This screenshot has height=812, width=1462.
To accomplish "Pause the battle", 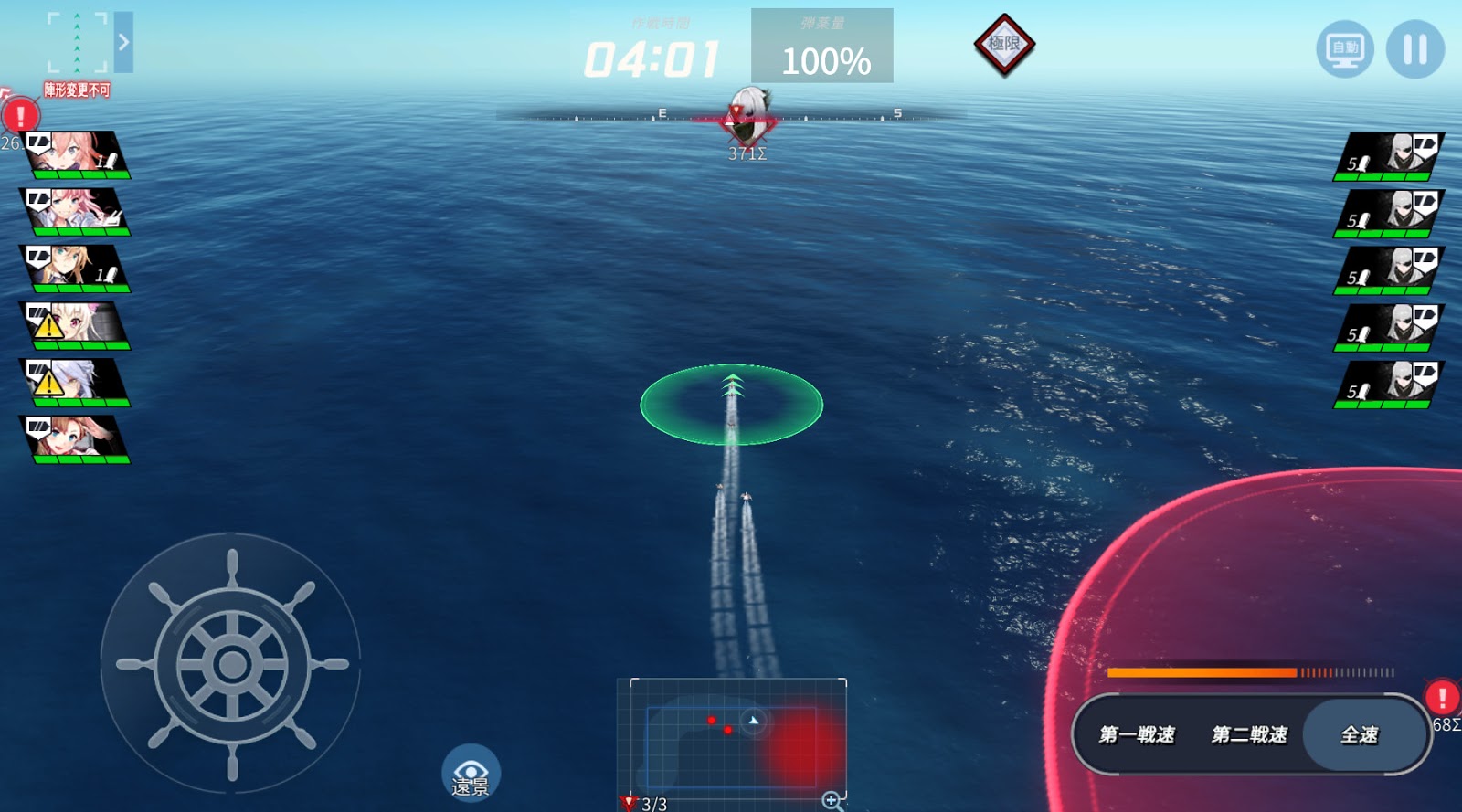I will pyautogui.click(x=1414, y=49).
